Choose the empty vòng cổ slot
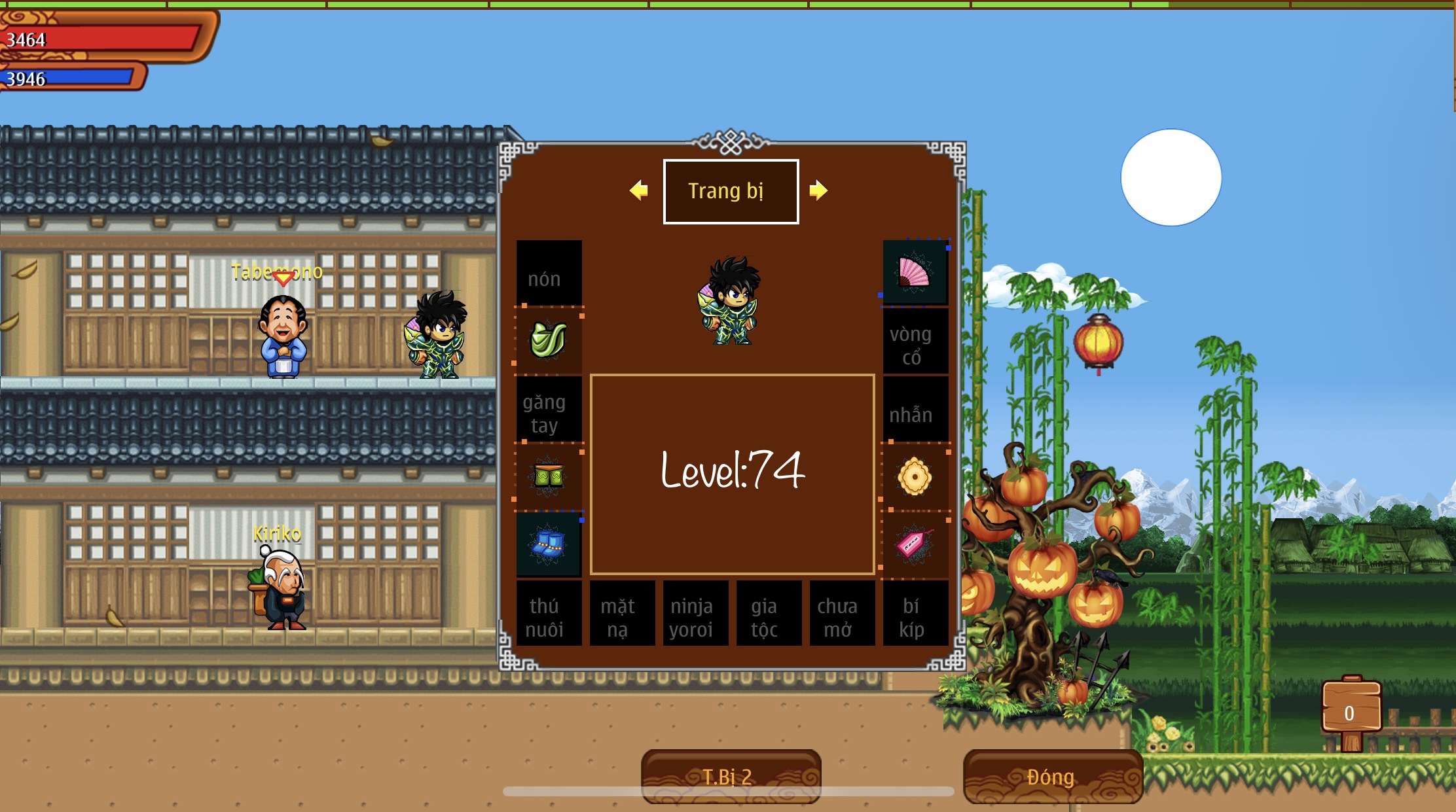1456x812 pixels. tap(915, 342)
